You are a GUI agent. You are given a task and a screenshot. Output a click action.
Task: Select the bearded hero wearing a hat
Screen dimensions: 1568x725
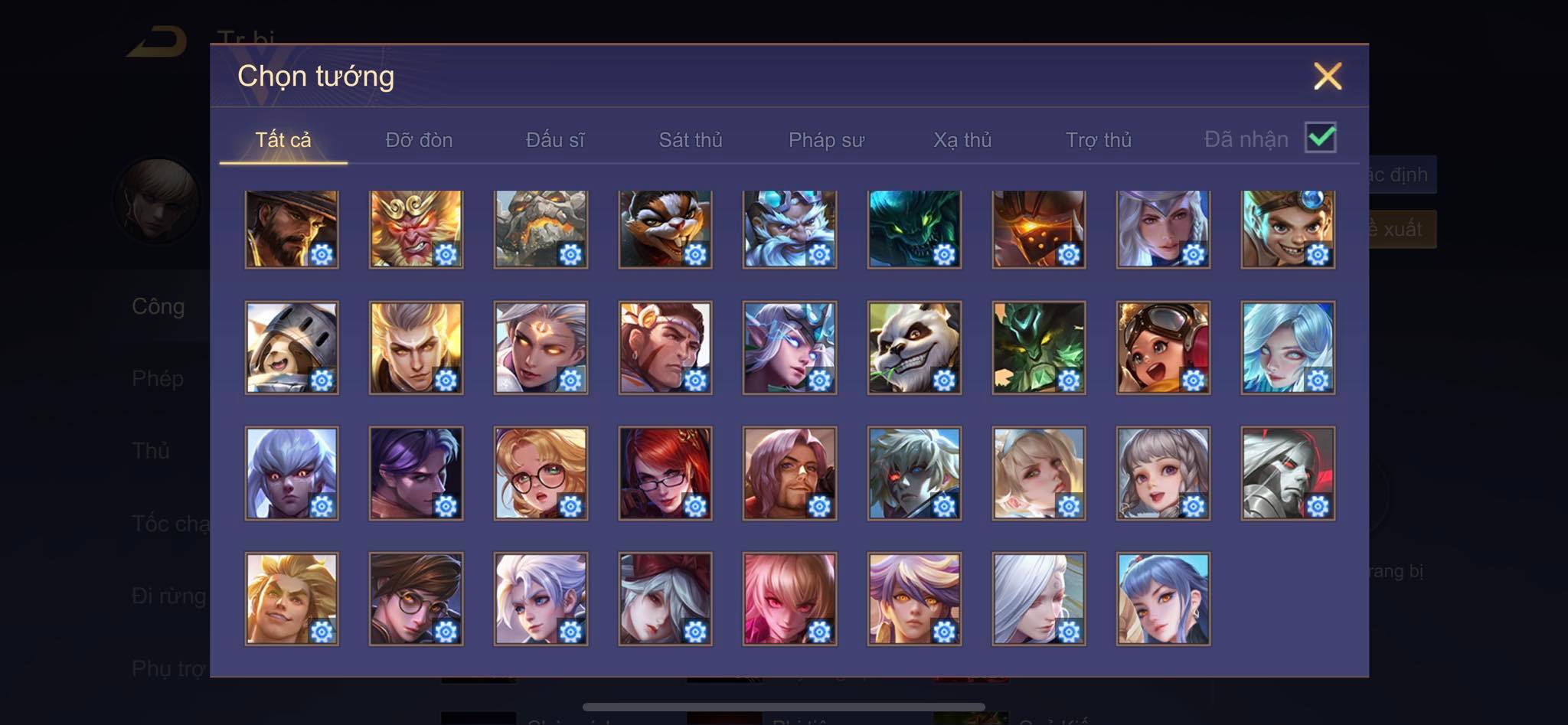292,230
